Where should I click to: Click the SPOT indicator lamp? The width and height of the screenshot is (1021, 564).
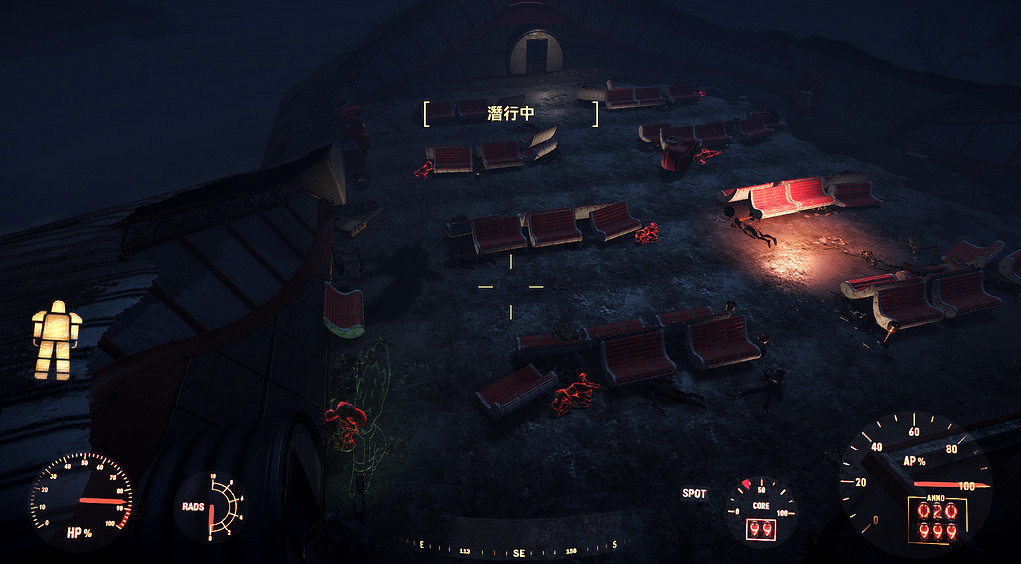pos(694,494)
